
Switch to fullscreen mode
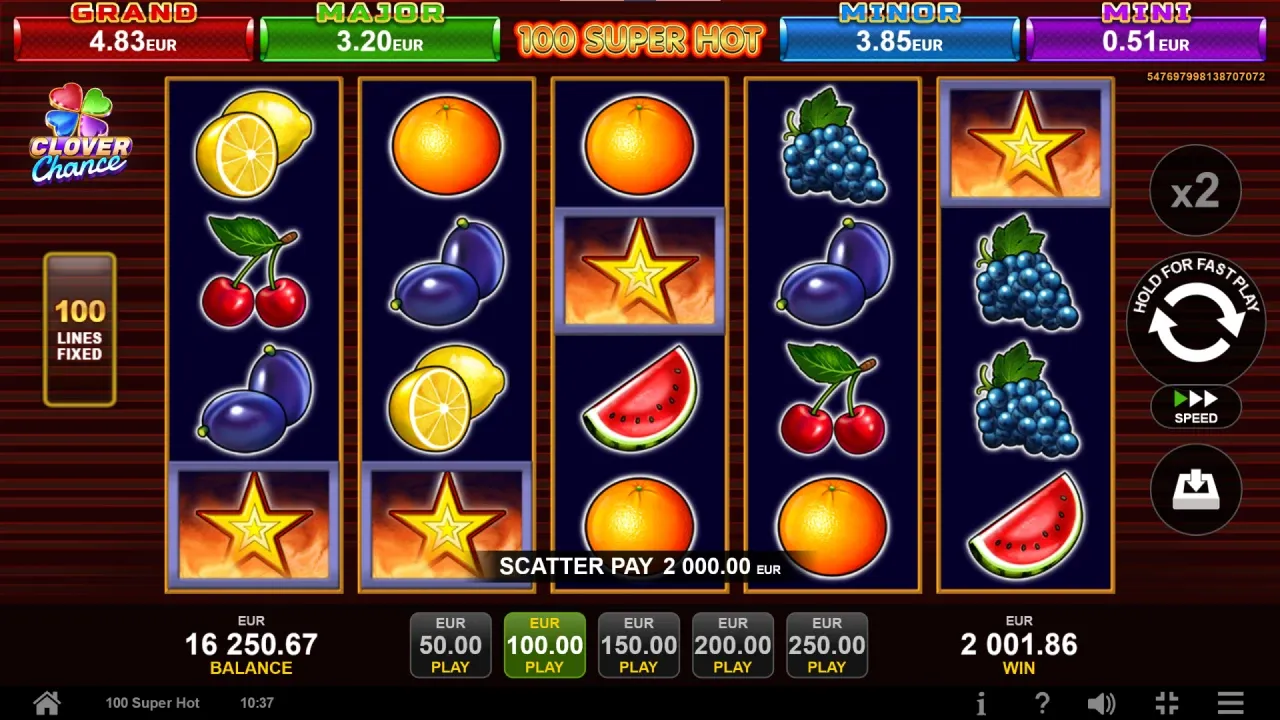pos(1166,702)
